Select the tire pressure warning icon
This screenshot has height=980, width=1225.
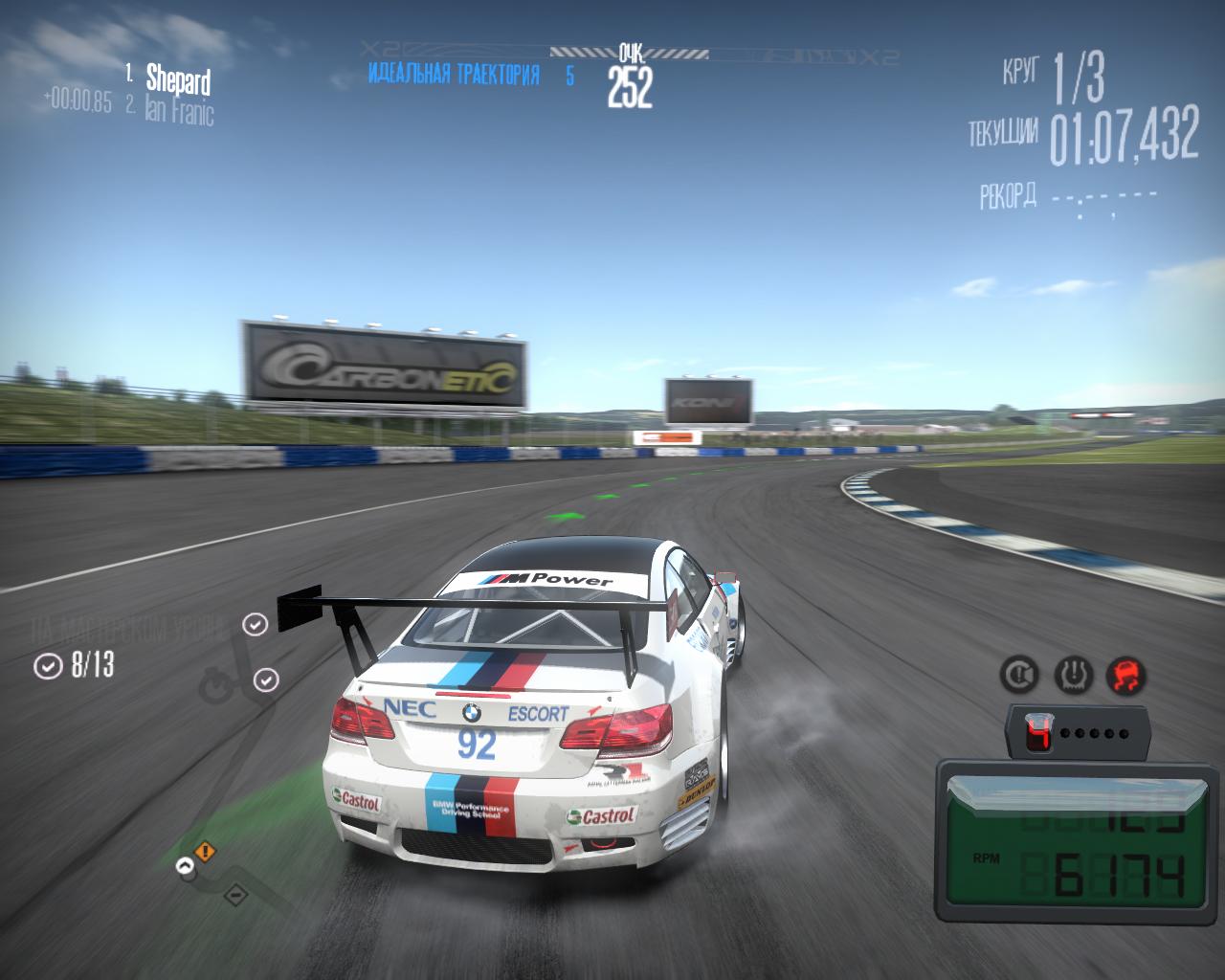click(x=1073, y=676)
